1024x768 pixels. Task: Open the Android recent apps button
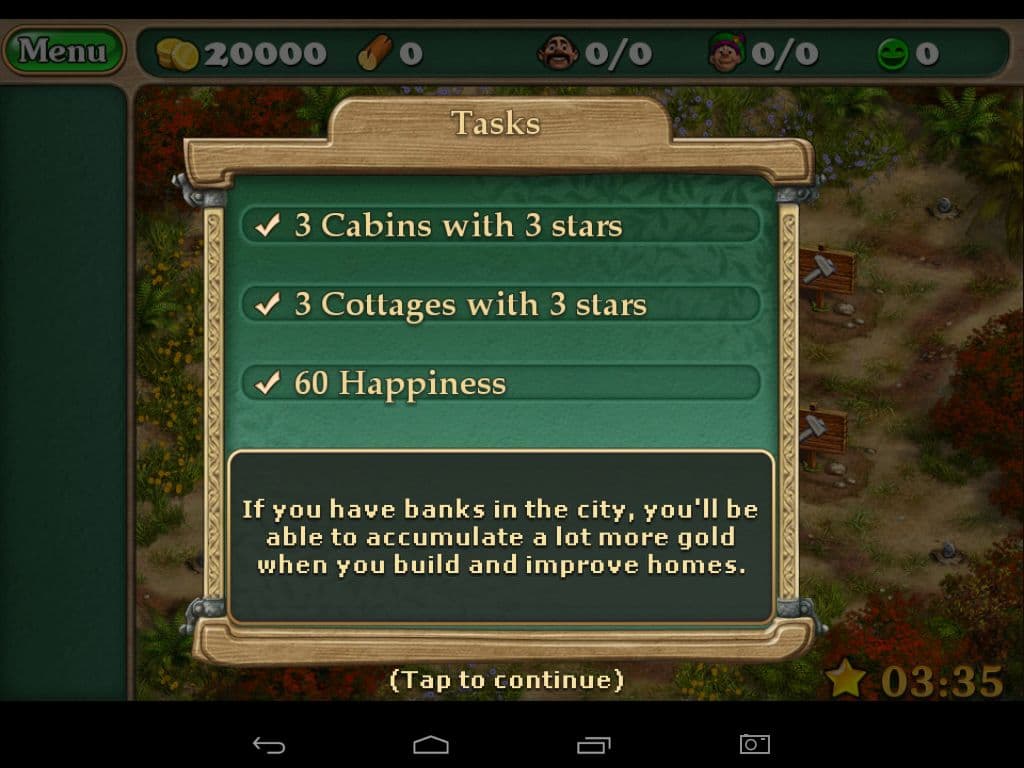tap(593, 744)
